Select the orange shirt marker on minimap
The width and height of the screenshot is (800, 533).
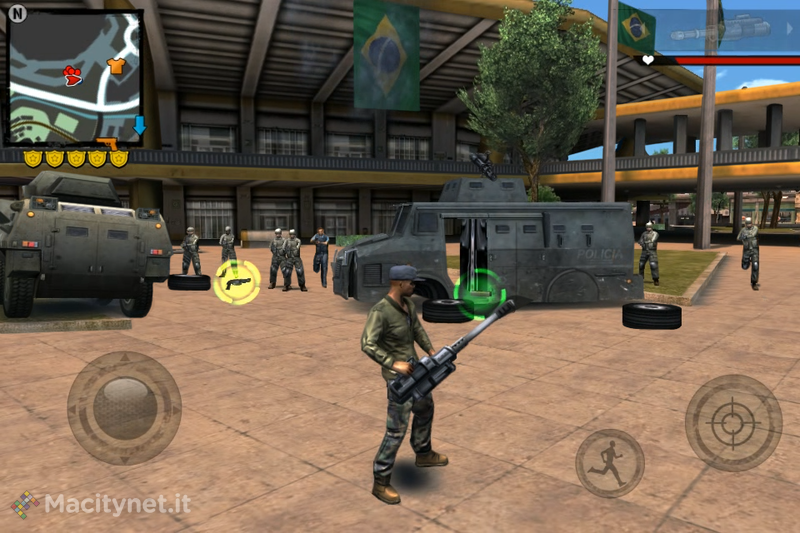[116, 66]
